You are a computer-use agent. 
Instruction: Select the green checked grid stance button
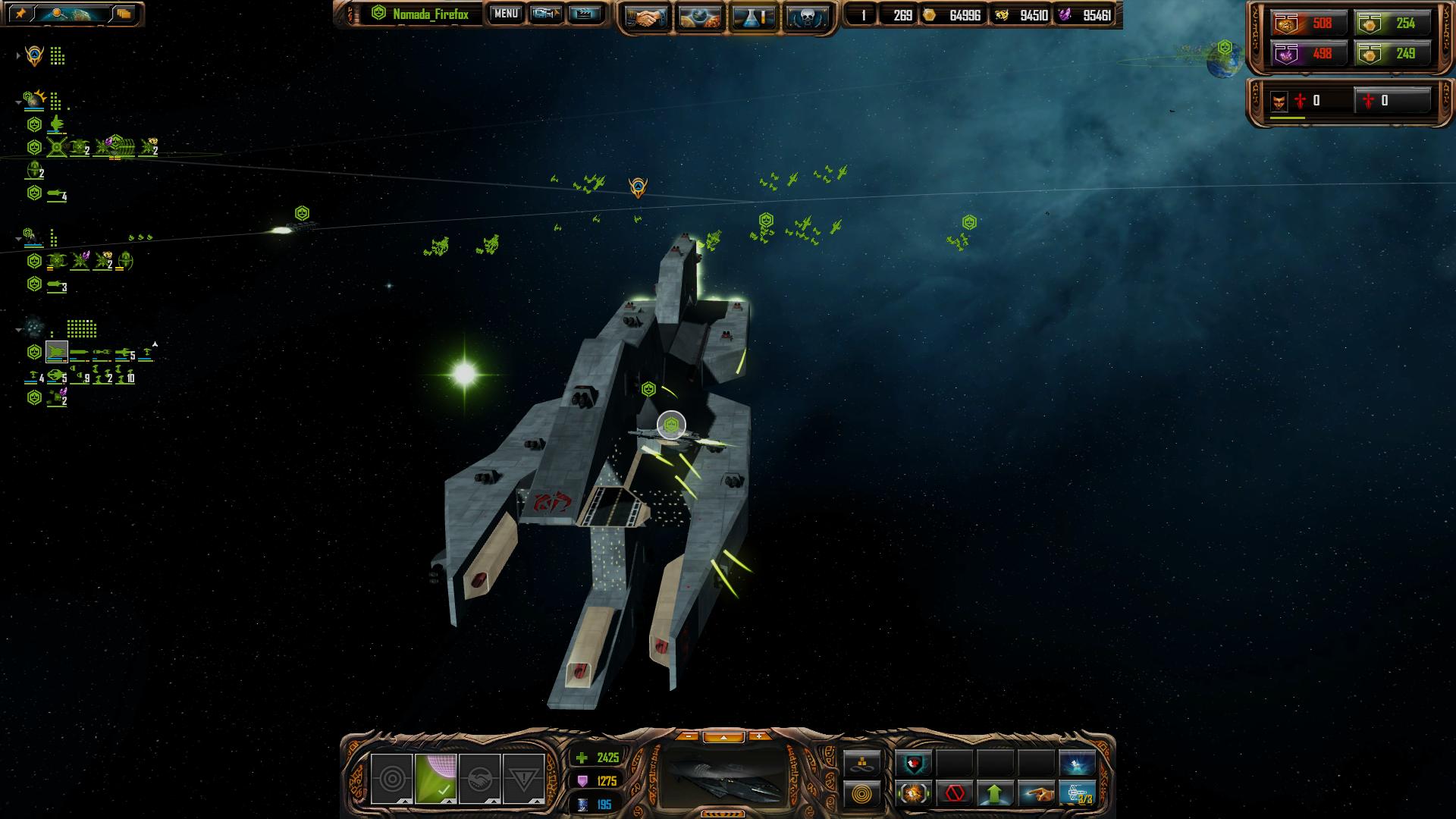point(435,779)
